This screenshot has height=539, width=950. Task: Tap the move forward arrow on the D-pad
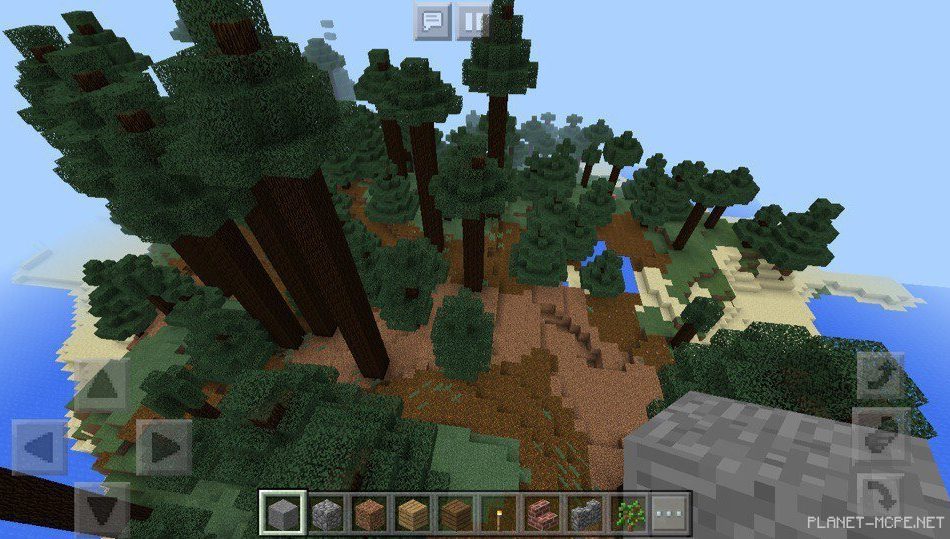pyautogui.click(x=102, y=385)
